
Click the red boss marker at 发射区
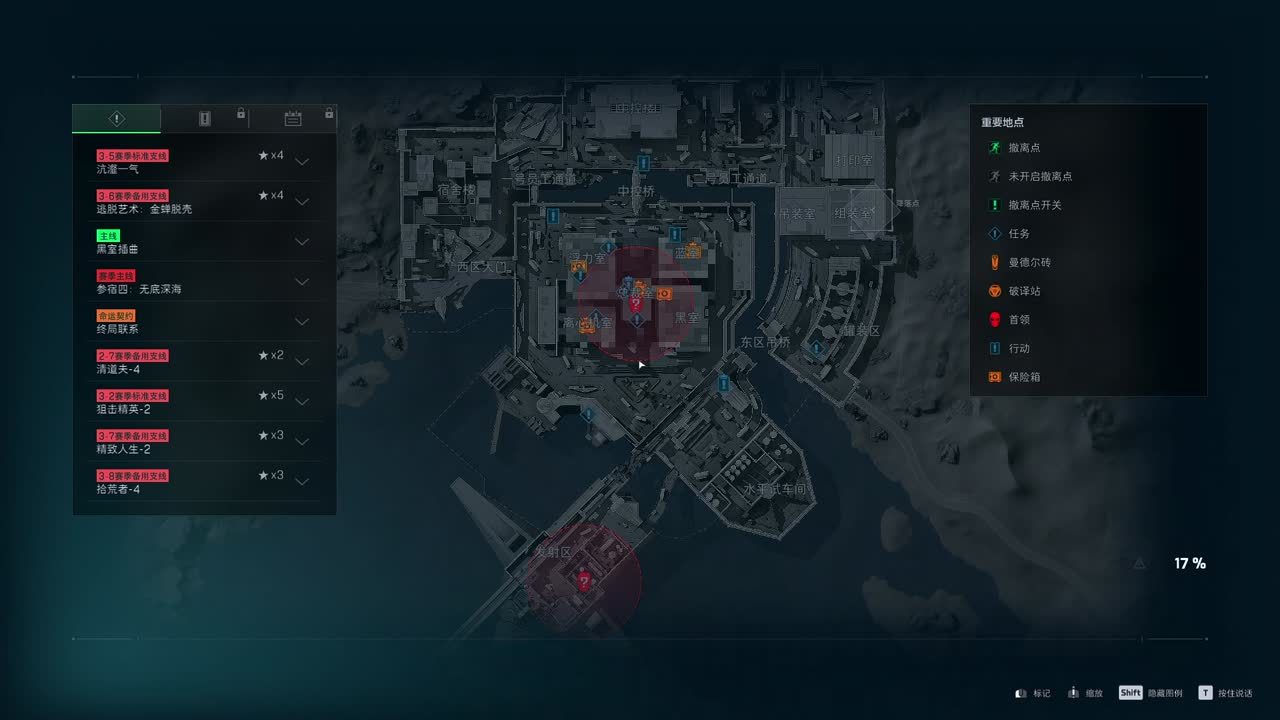(584, 581)
